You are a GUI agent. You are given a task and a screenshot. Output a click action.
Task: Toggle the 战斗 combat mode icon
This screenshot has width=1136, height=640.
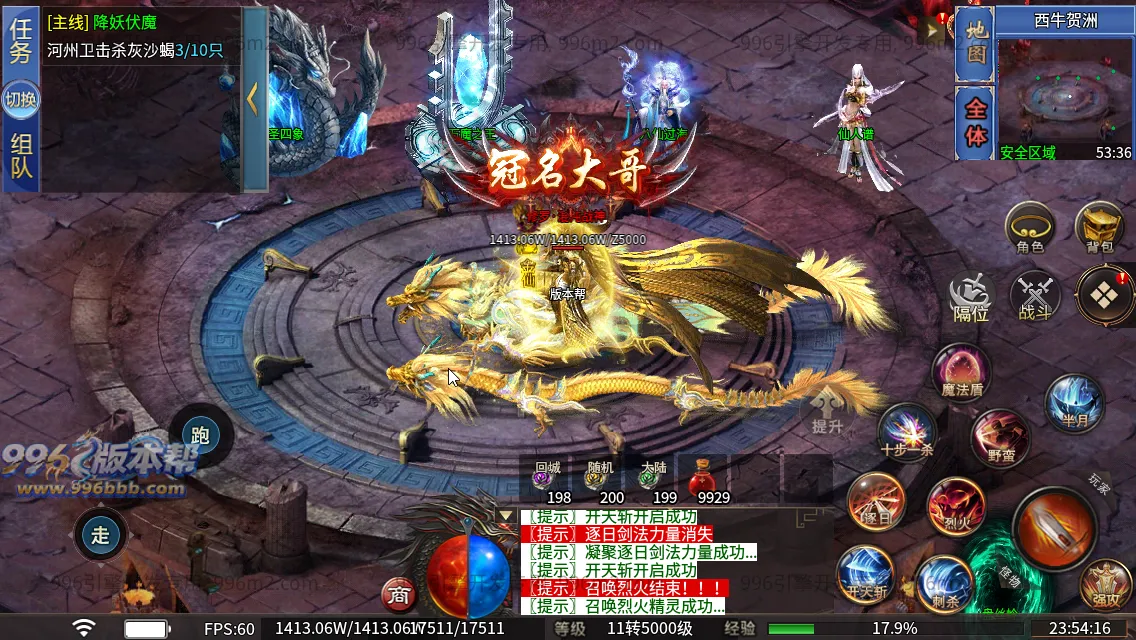click(1034, 297)
